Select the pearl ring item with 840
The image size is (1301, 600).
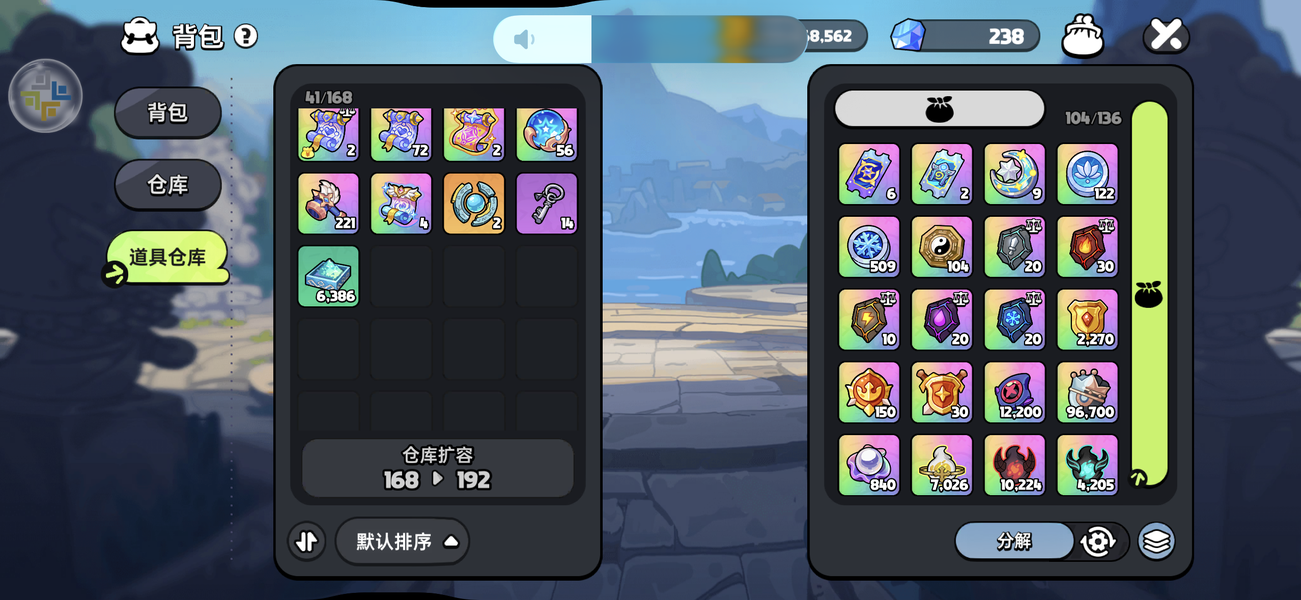(x=869, y=465)
